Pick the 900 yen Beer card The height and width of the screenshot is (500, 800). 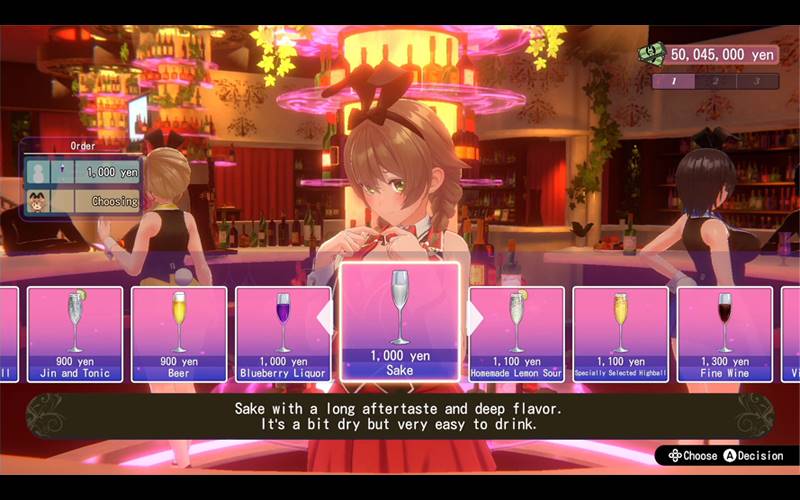click(179, 334)
